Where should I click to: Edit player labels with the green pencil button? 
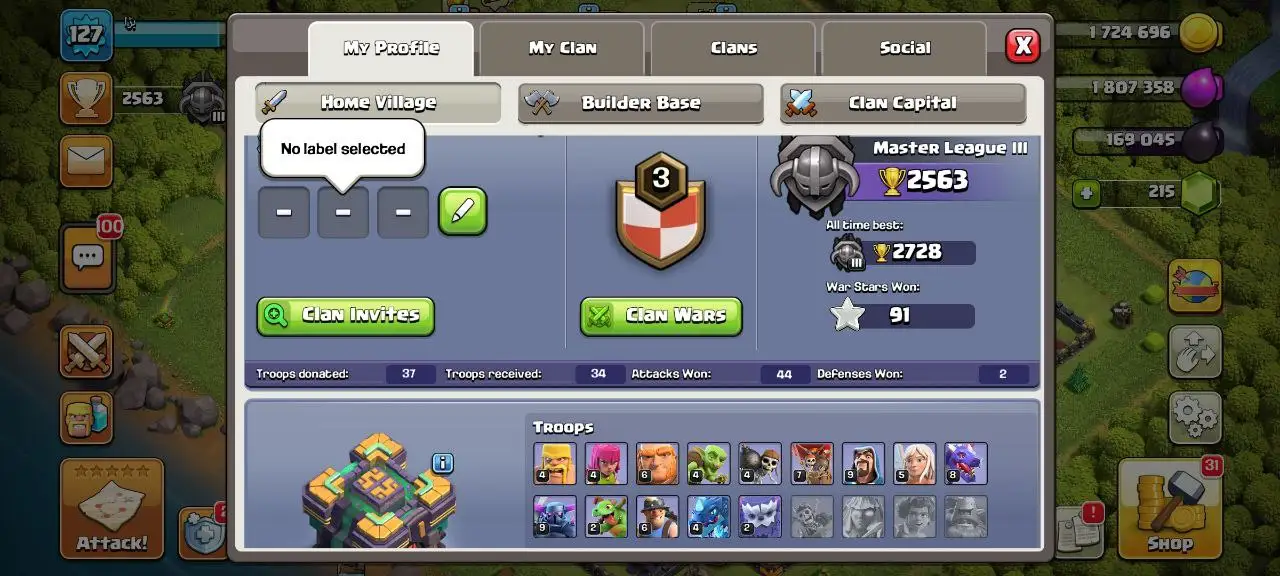click(x=463, y=211)
